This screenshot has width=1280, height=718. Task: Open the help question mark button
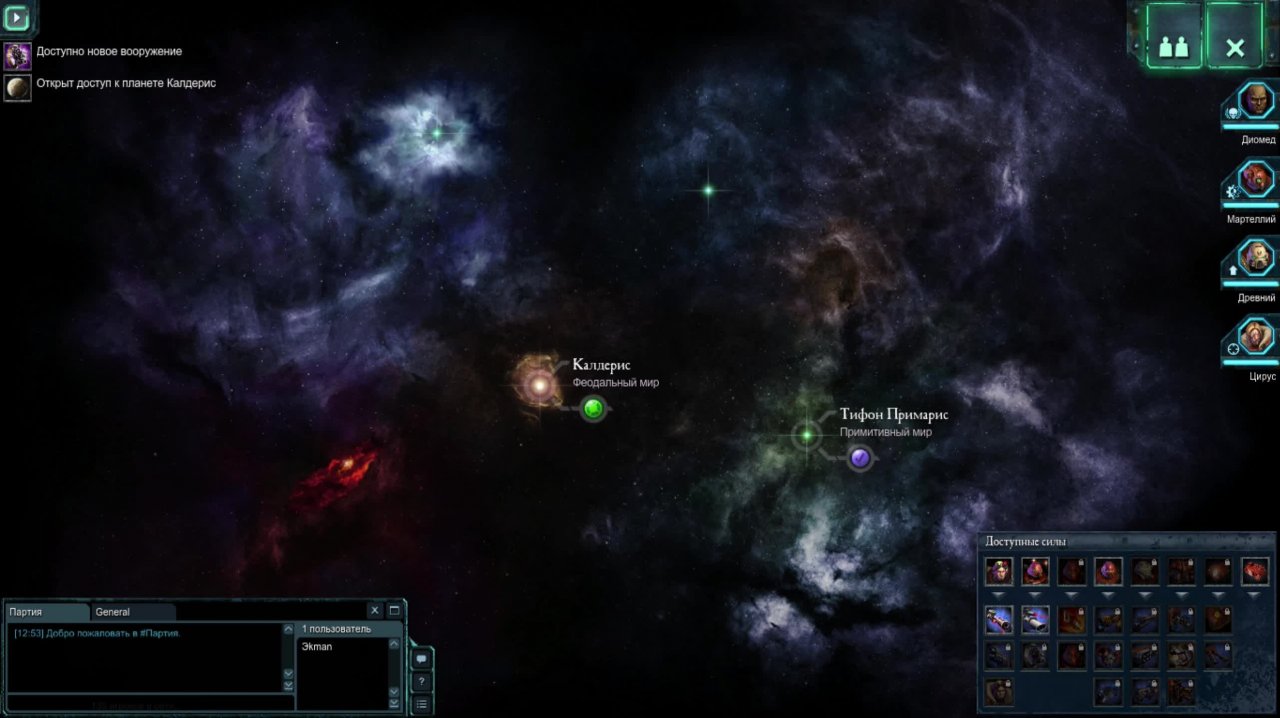pyautogui.click(x=422, y=682)
